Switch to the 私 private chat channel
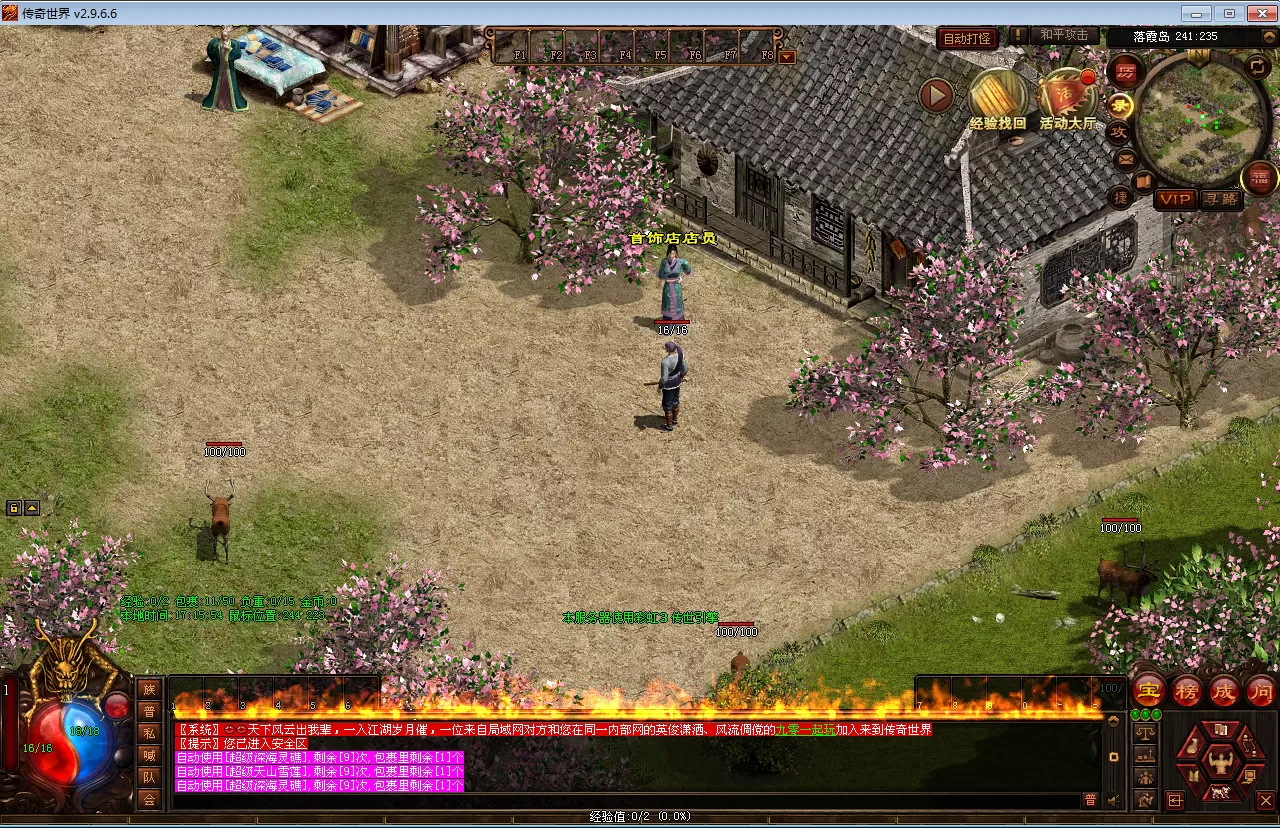Viewport: 1280px width, 828px height. 149,733
